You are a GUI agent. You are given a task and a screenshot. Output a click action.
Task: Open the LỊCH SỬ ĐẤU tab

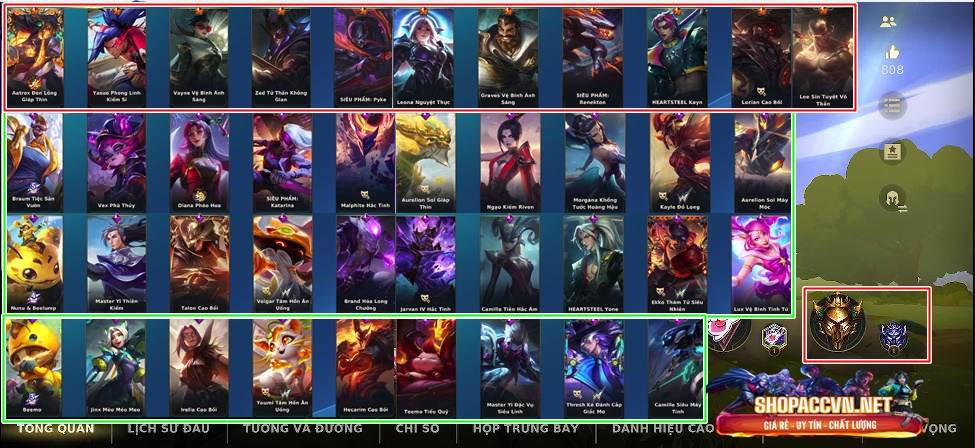pyautogui.click(x=169, y=429)
